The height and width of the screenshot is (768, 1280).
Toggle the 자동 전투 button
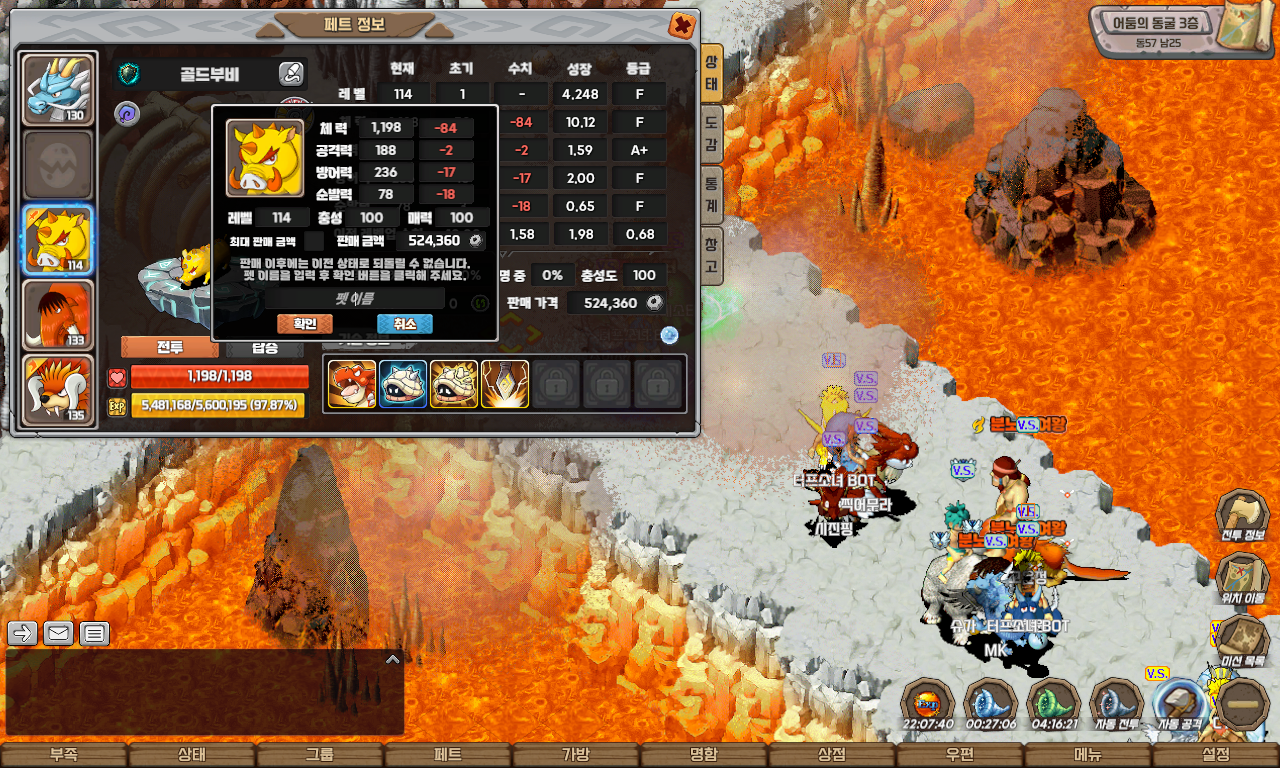pyautogui.click(x=1116, y=705)
